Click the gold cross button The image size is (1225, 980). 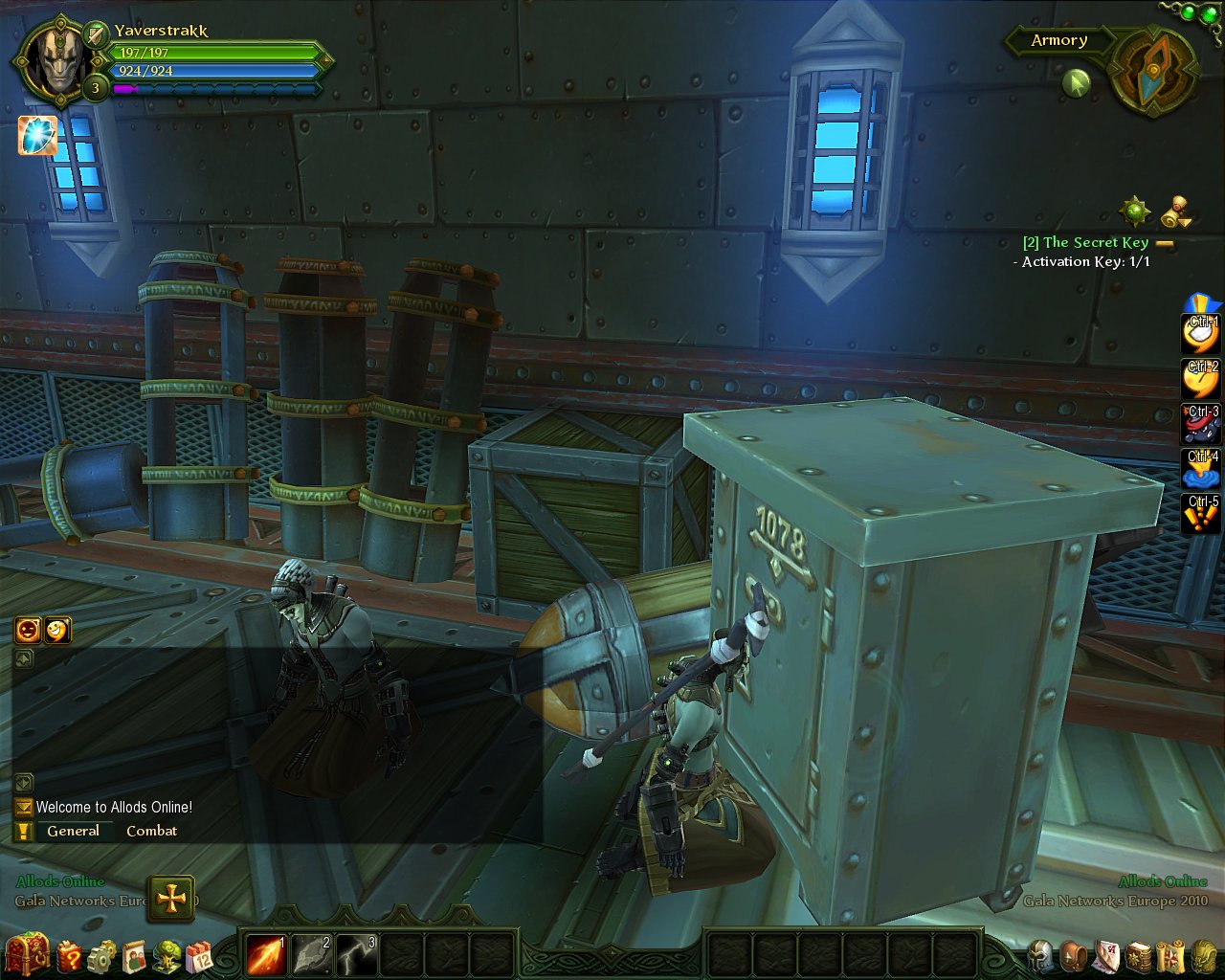click(171, 899)
